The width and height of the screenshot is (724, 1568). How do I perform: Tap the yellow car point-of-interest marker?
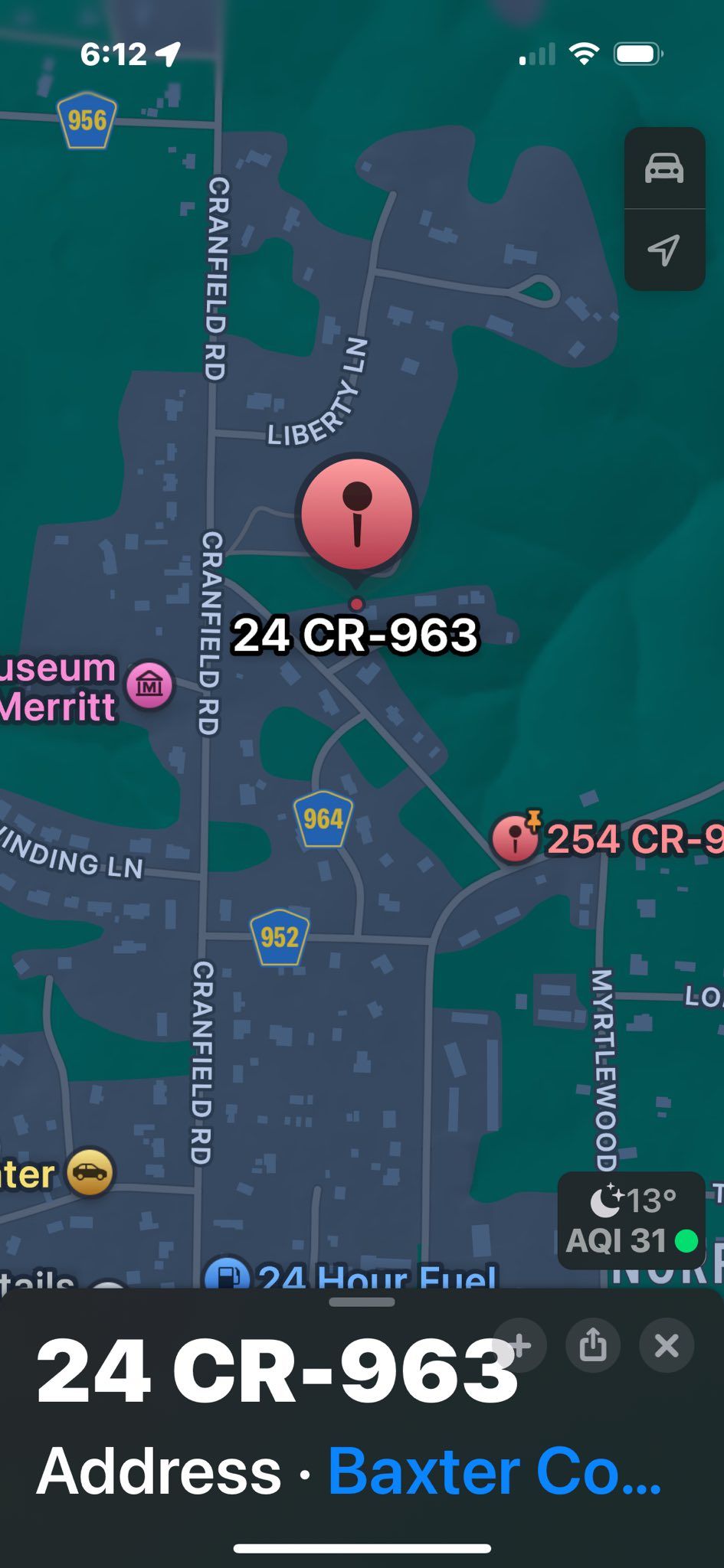pos(90,1172)
